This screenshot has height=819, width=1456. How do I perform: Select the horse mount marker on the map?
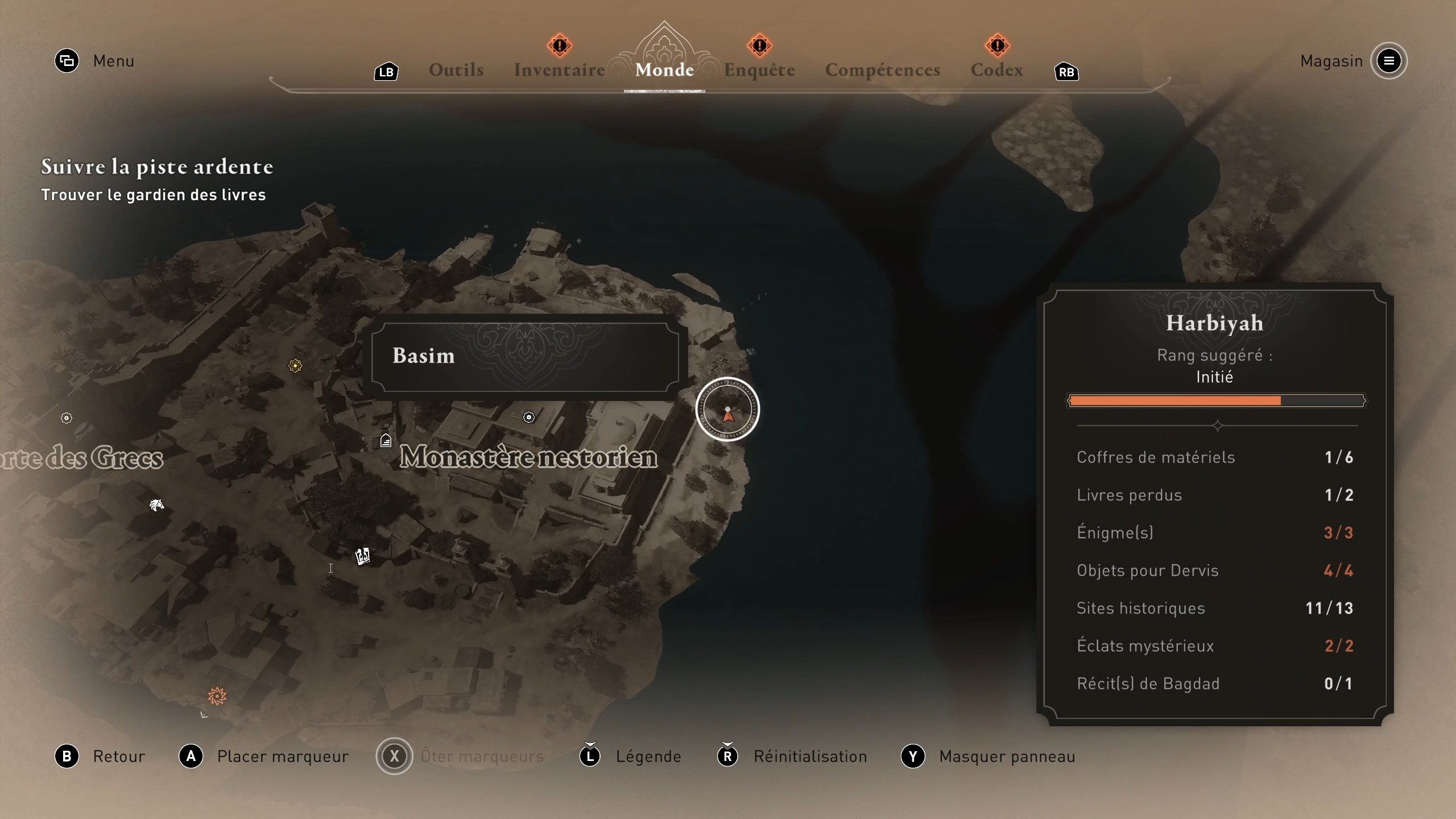tap(157, 504)
